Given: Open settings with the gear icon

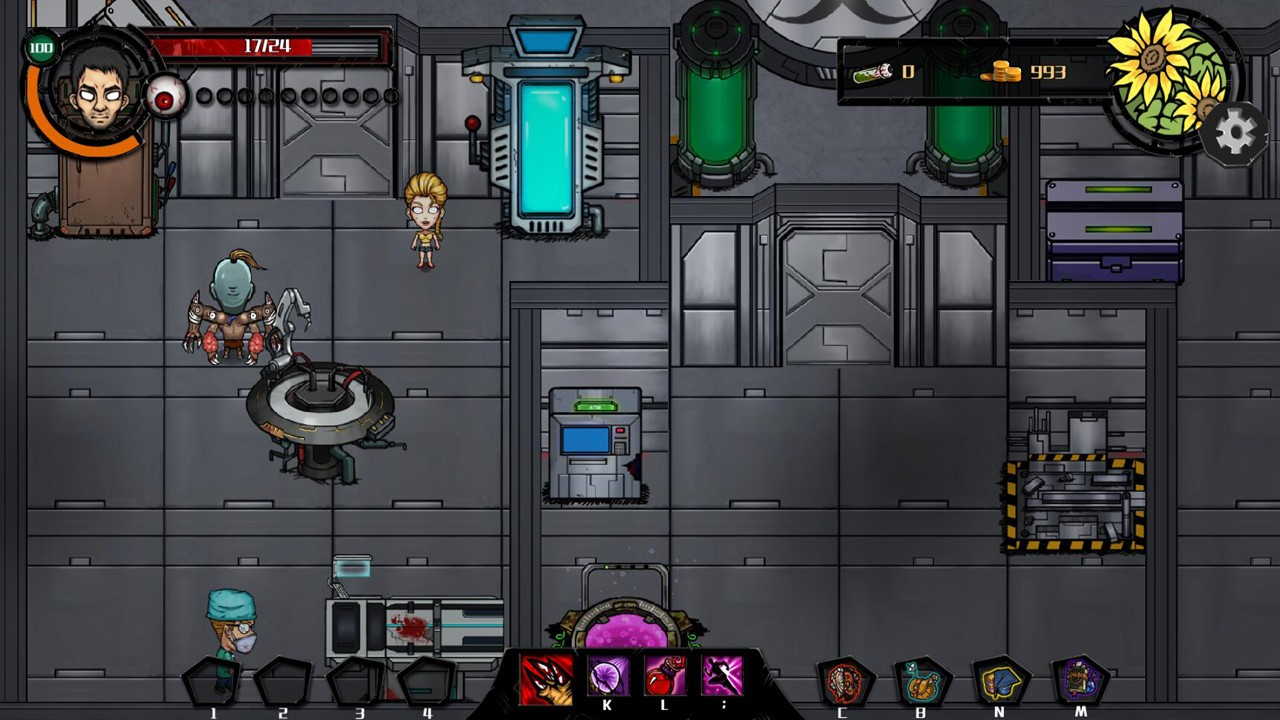Looking at the screenshot, I should [x=1234, y=134].
